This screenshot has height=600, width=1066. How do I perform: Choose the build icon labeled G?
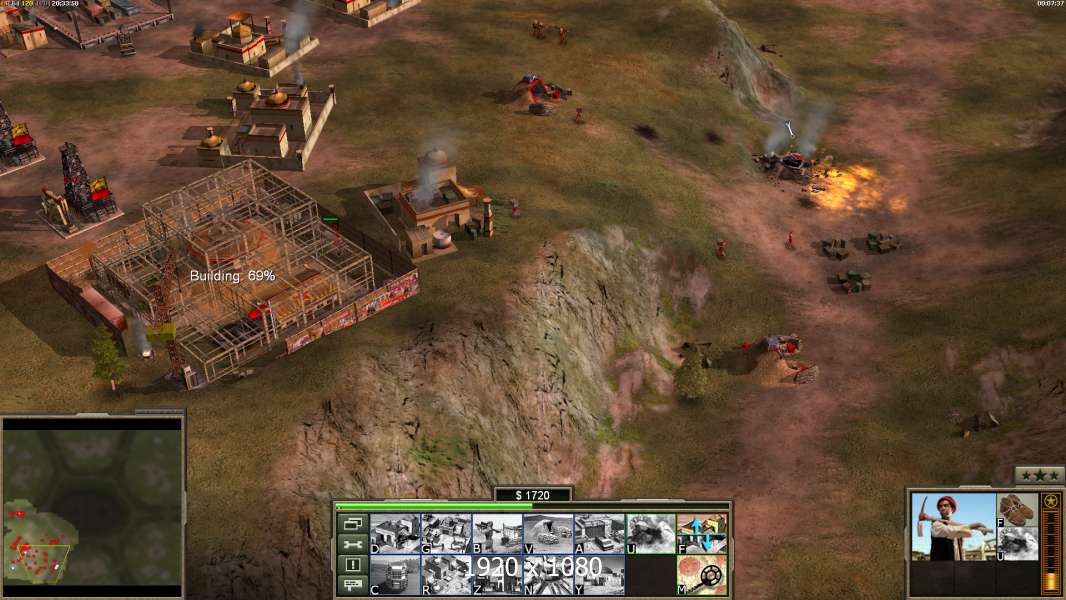(x=446, y=533)
